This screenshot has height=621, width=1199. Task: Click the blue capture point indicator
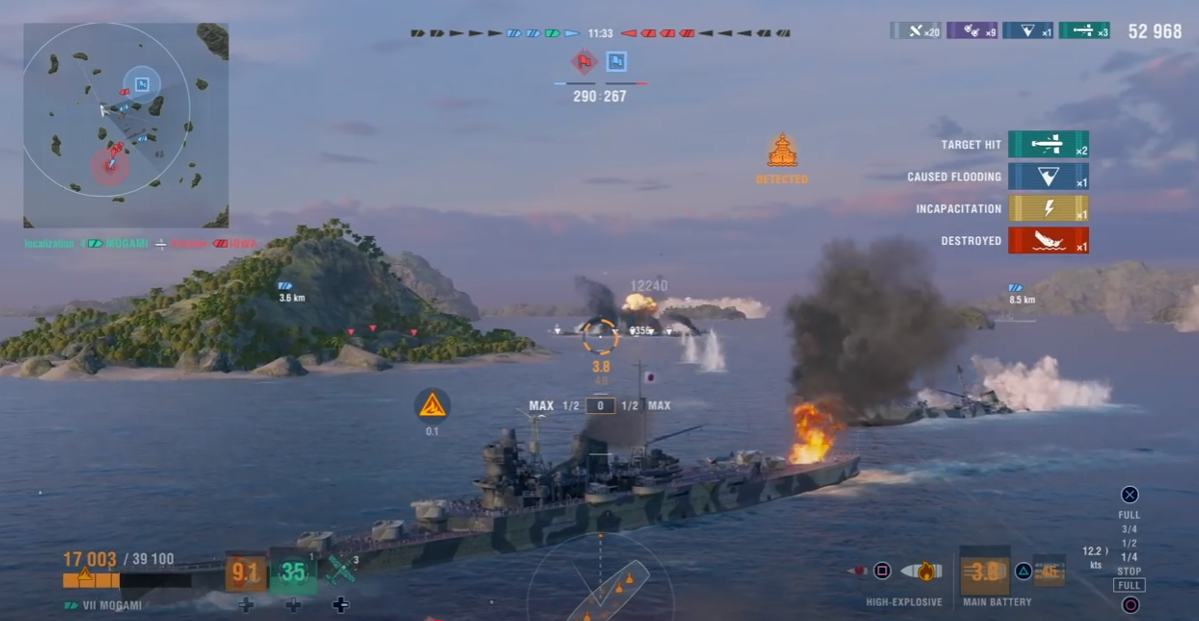pos(617,62)
